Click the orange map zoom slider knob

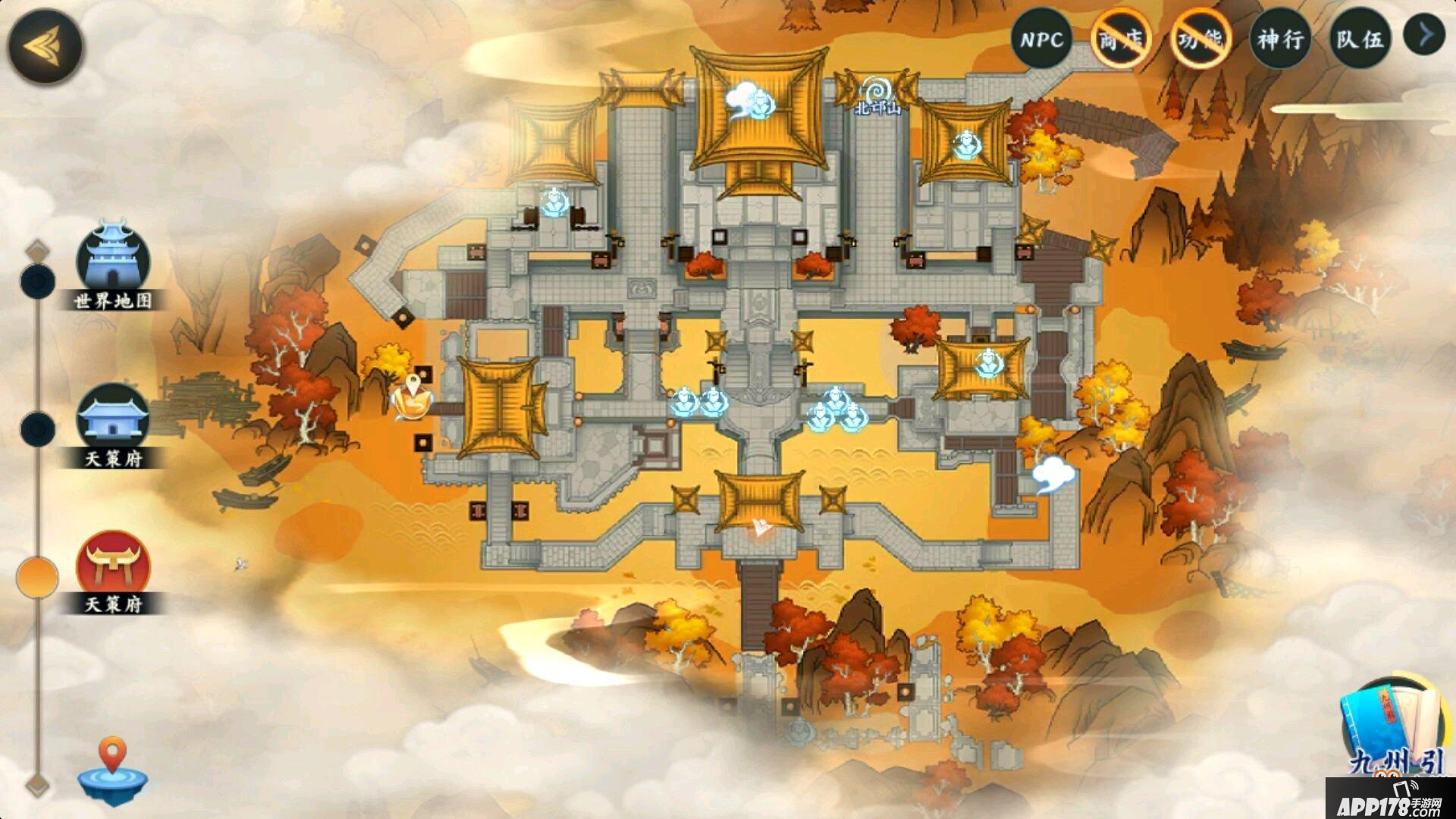(37, 577)
